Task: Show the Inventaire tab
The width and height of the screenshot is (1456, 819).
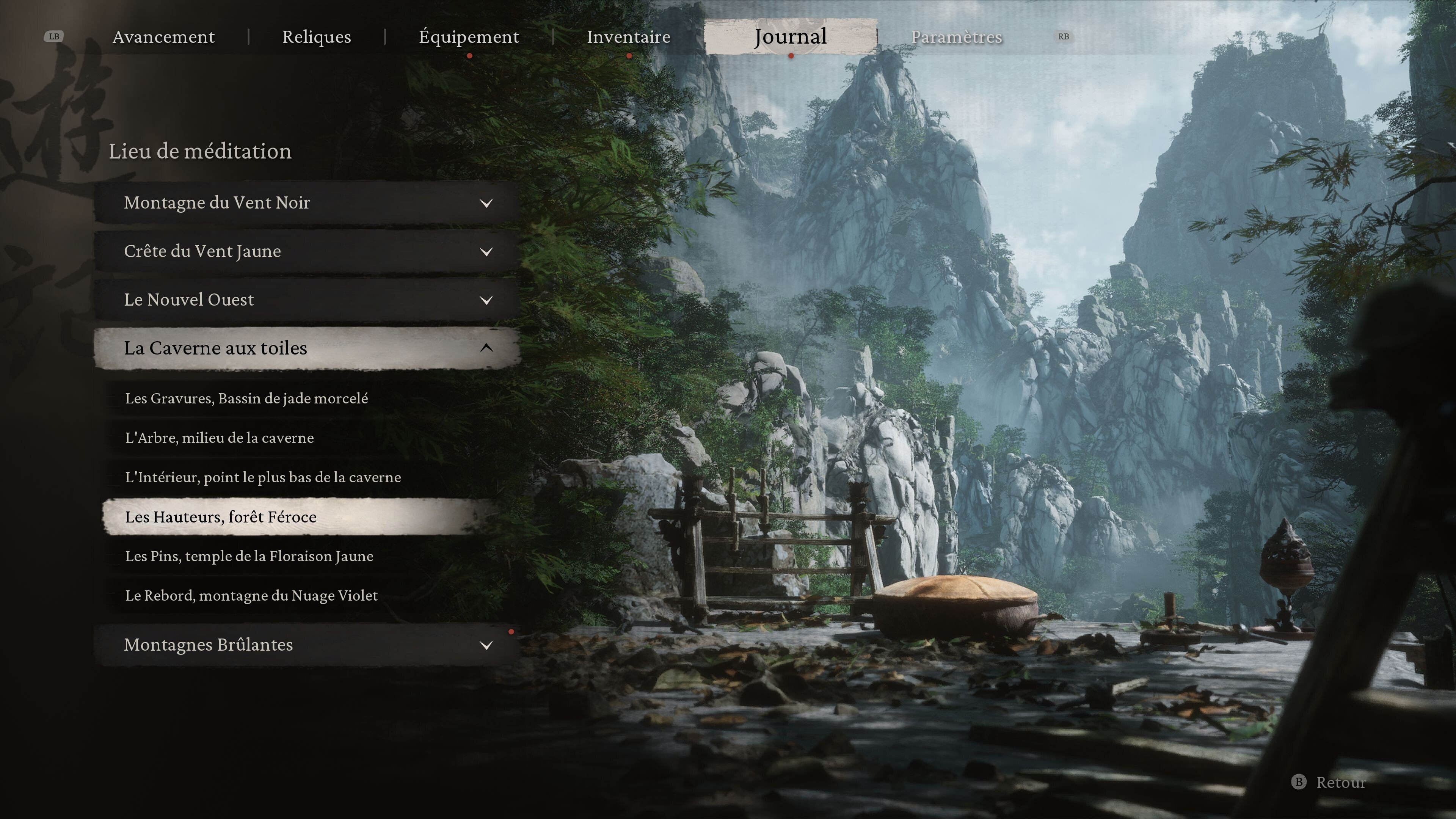Action: pos(628,37)
